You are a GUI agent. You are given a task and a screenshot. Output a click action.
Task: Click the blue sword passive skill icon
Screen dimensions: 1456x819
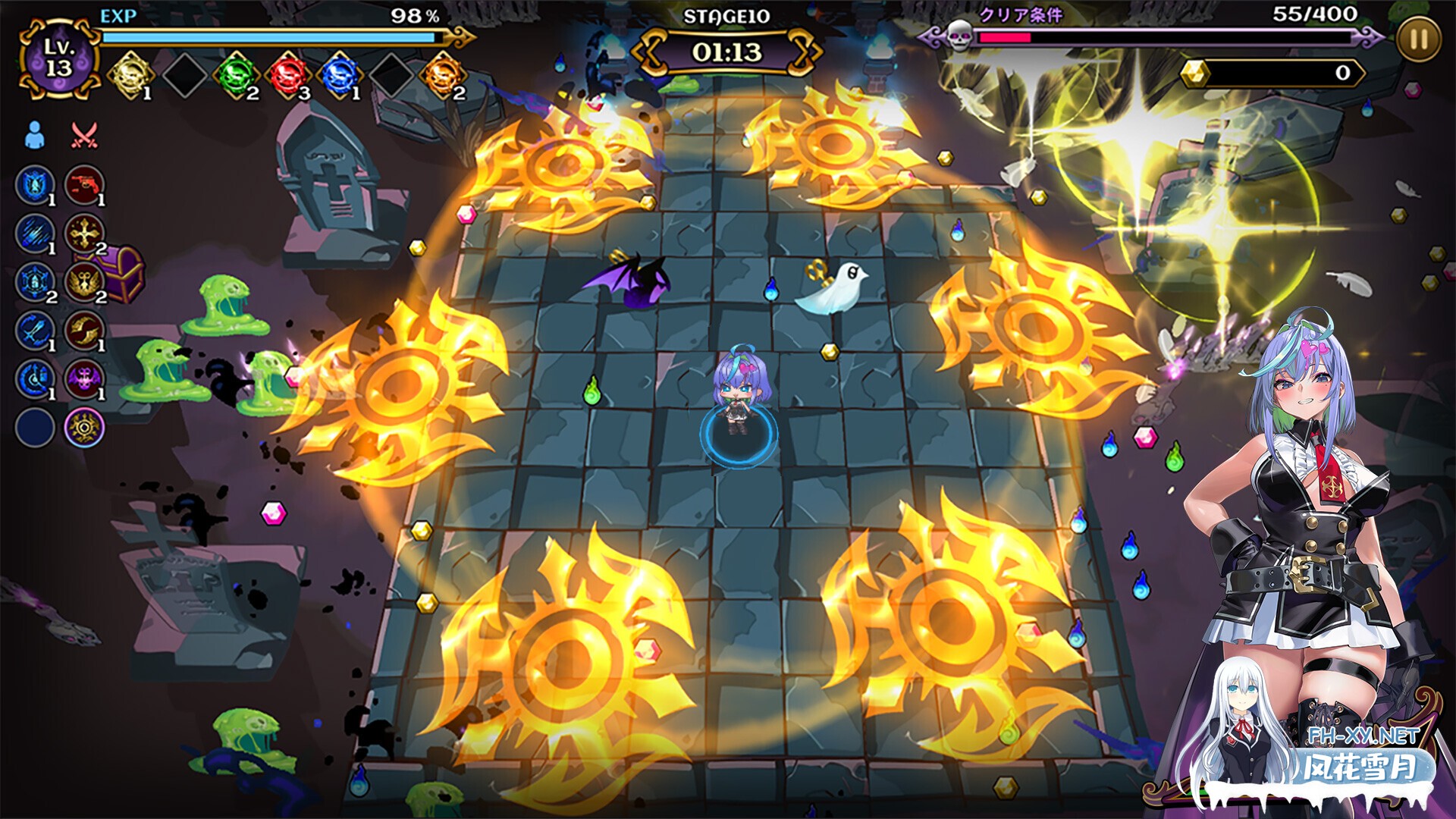pyautogui.click(x=35, y=330)
